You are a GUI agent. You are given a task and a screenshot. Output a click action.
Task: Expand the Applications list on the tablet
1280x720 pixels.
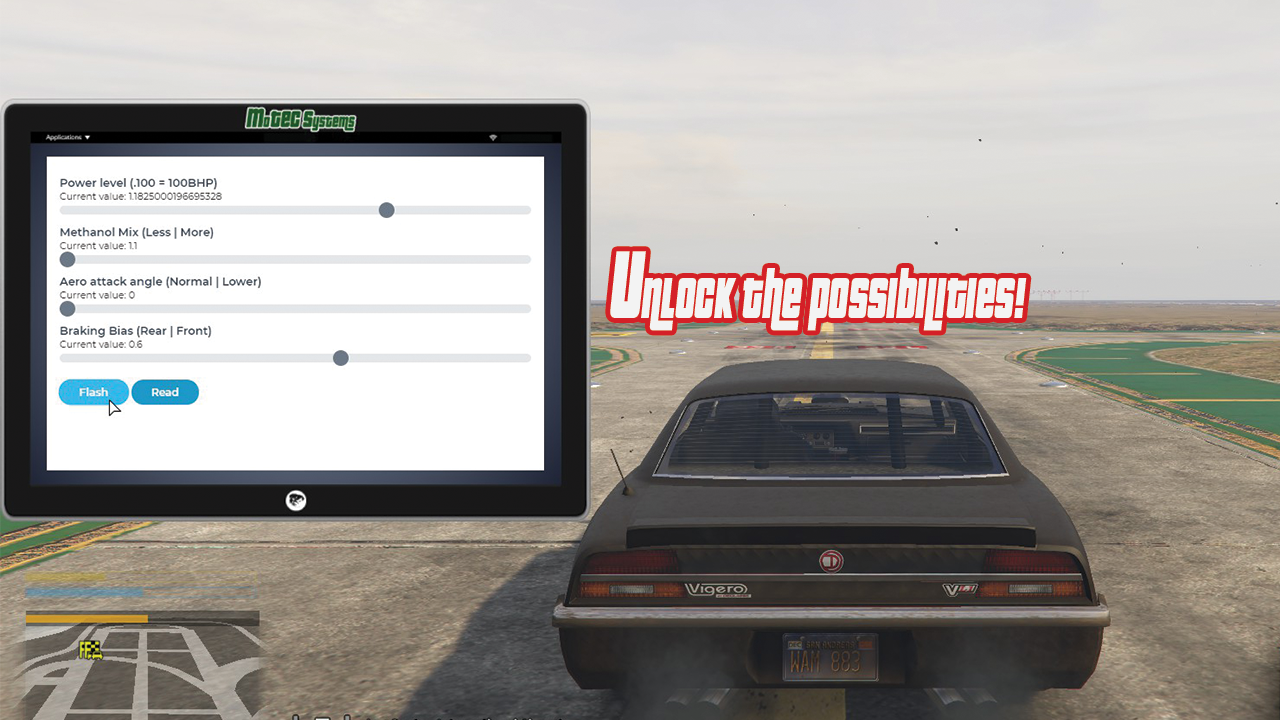(66, 137)
